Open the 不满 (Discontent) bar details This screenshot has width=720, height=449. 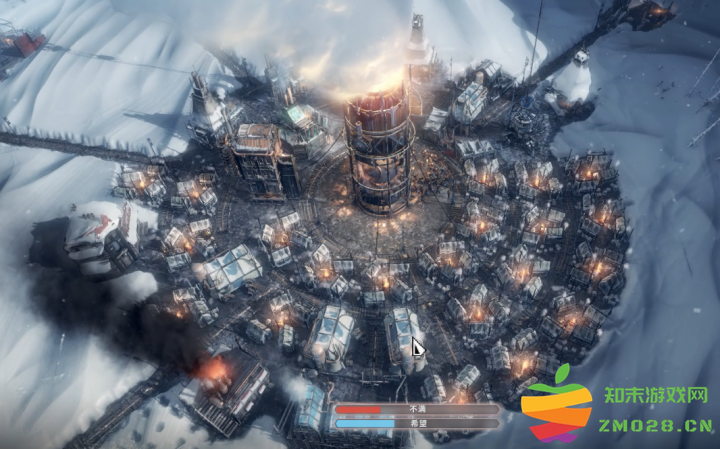pos(417,409)
